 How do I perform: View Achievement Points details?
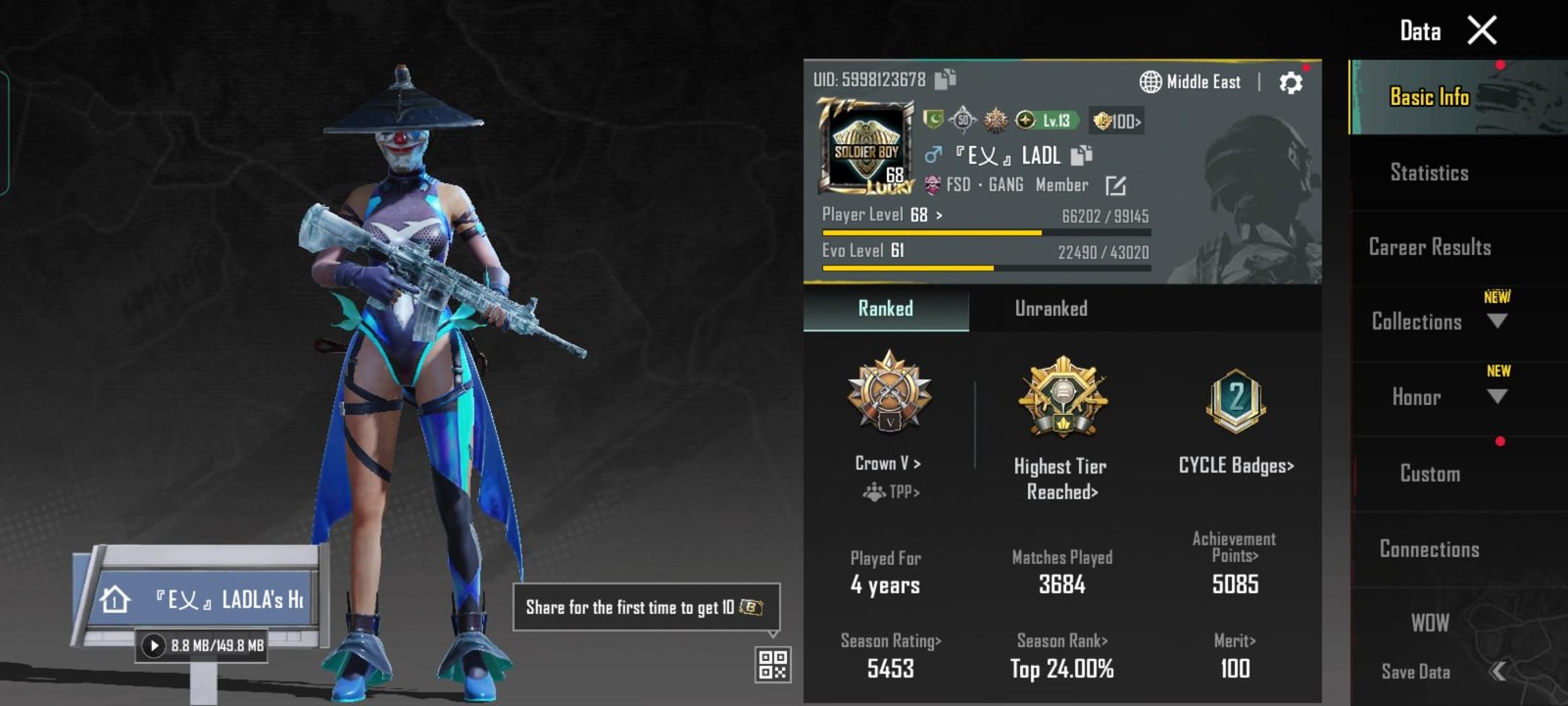1235,564
